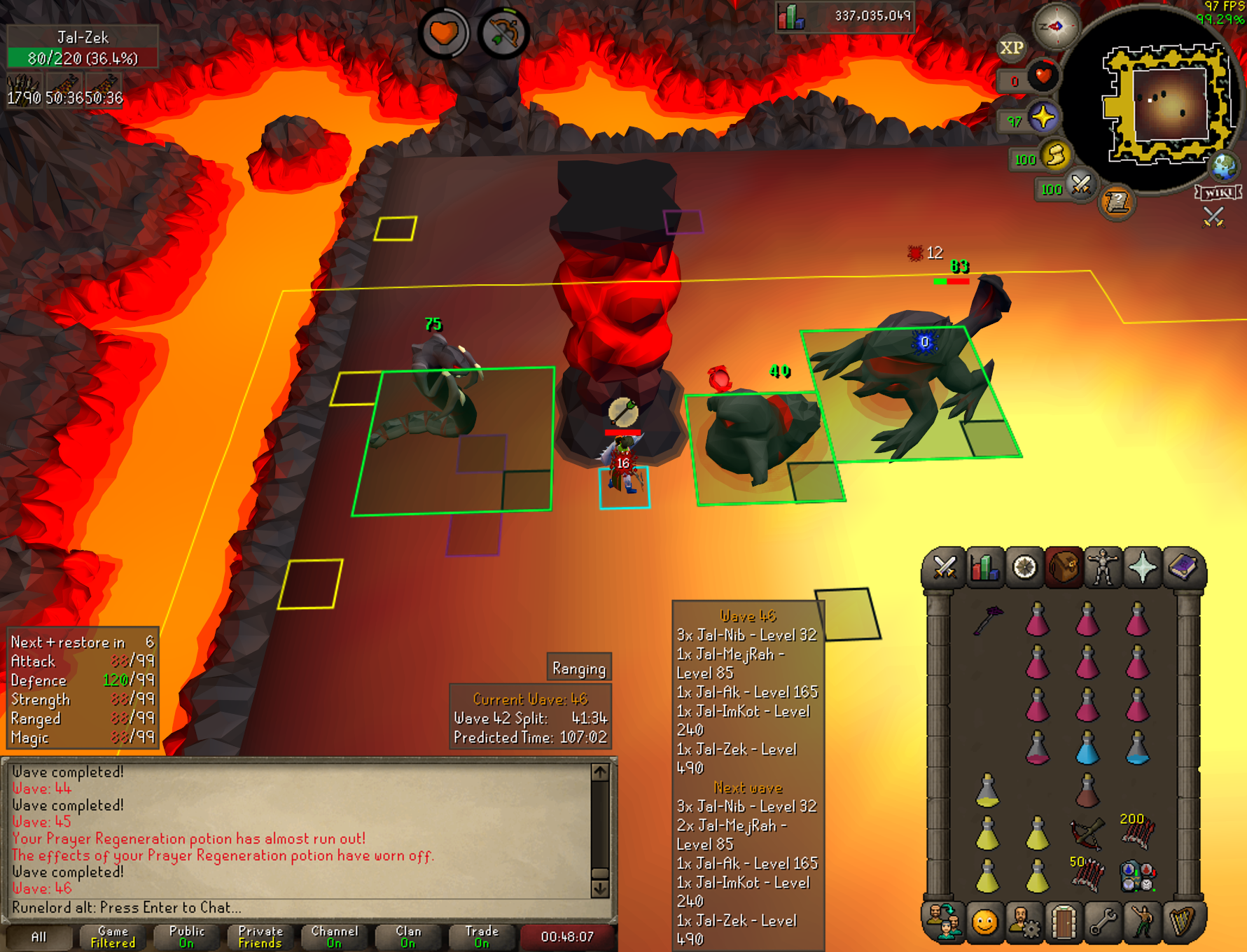1247x952 pixels.
Task: Activate the special attack orb
Action: coord(1081,185)
